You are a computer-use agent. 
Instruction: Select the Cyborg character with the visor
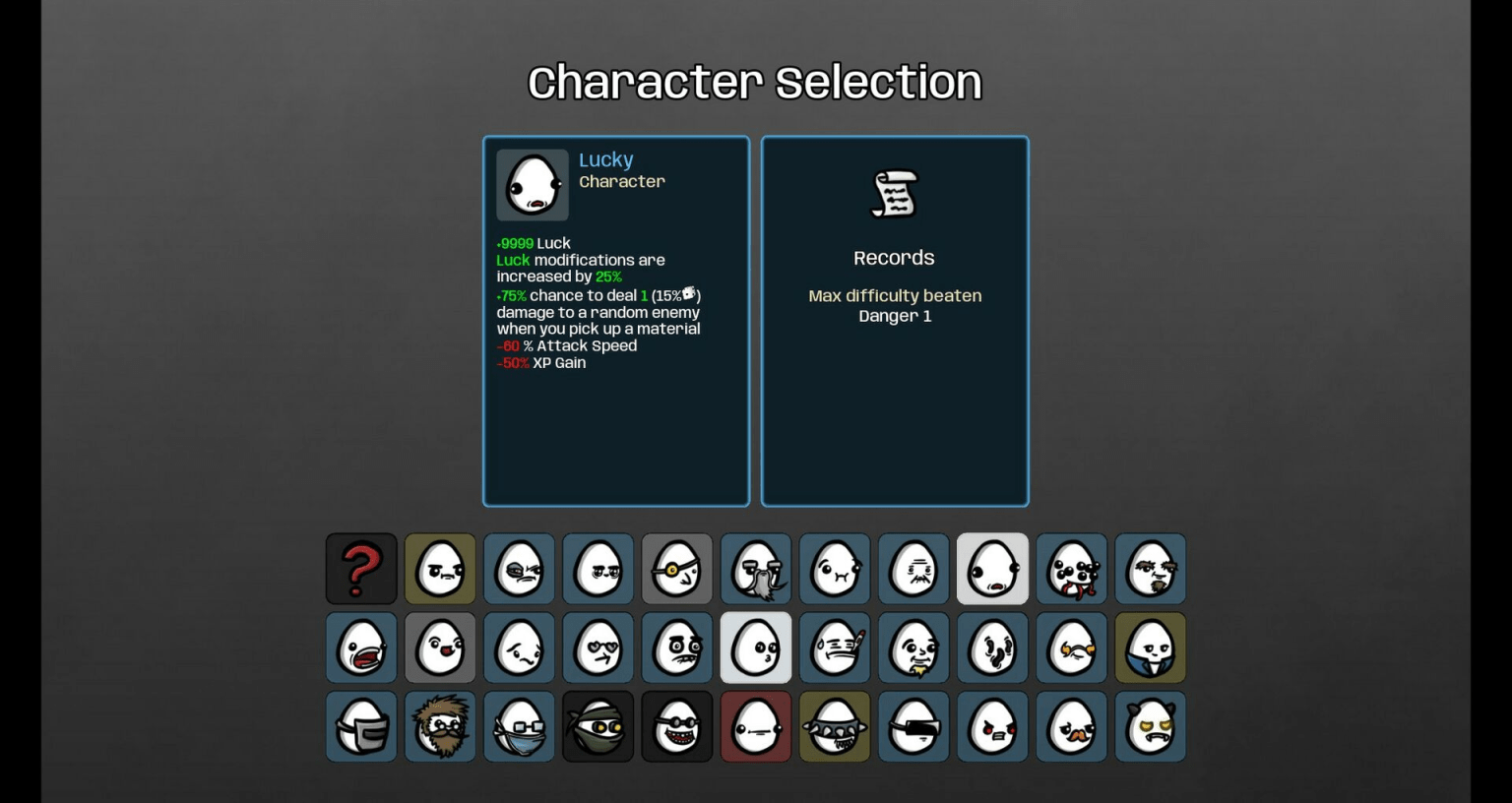pos(913,726)
